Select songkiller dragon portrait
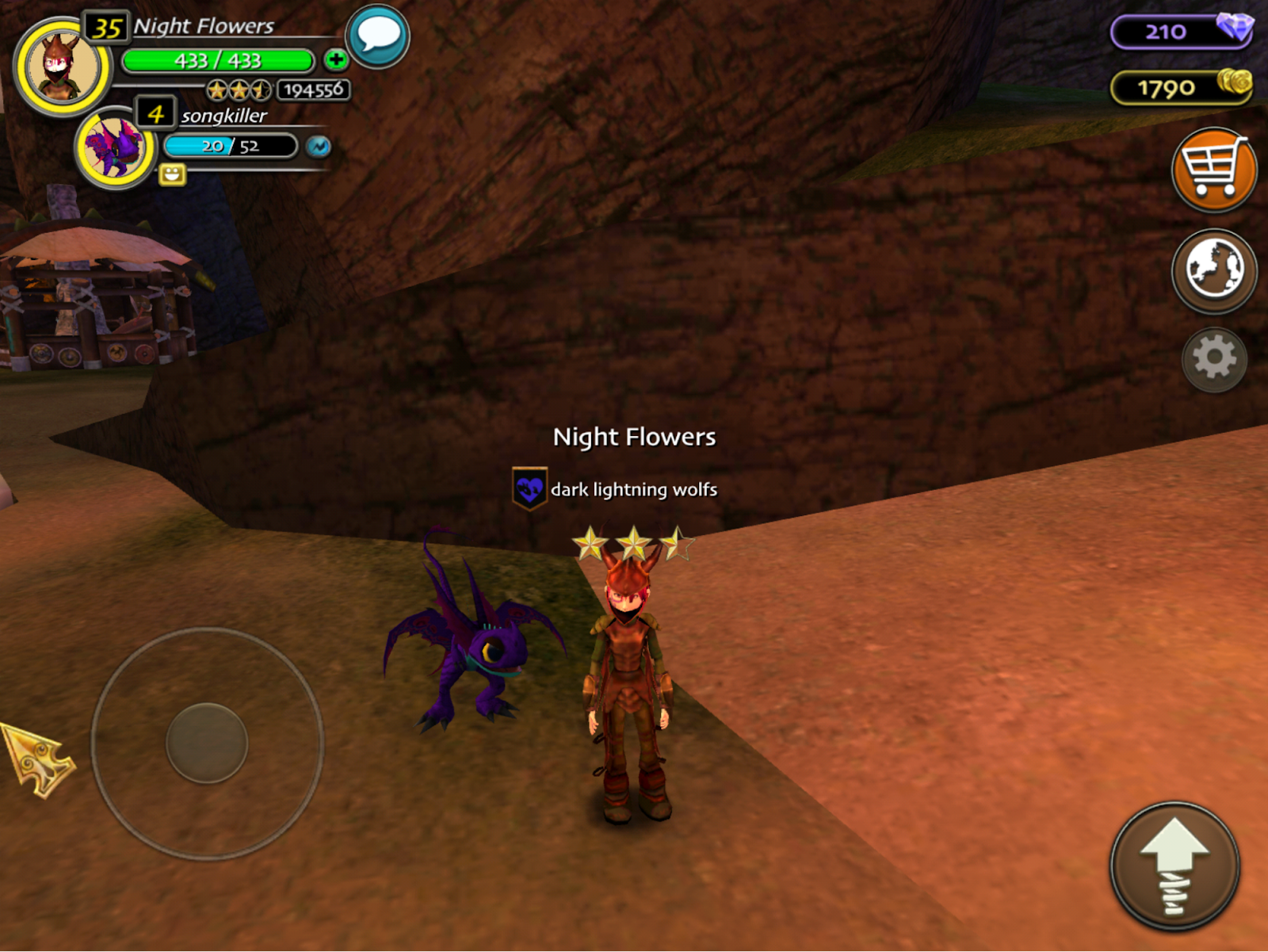 116,147
